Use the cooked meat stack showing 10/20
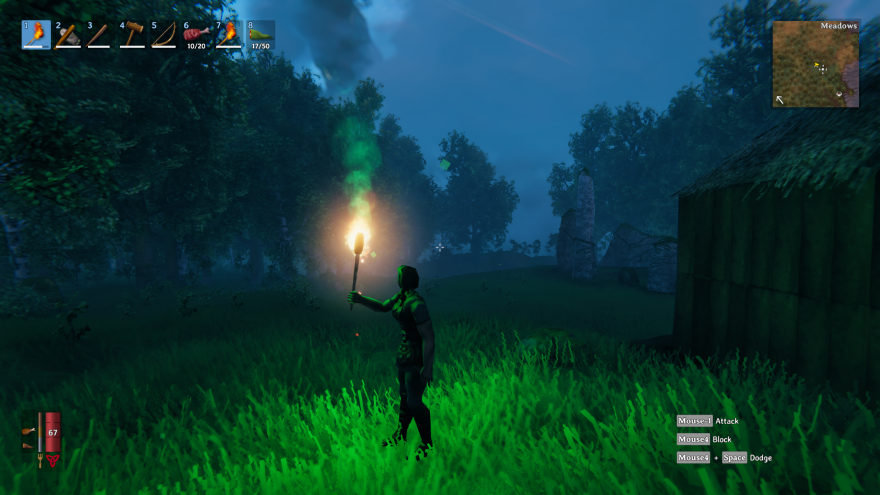This screenshot has height=495, width=880. (x=195, y=35)
